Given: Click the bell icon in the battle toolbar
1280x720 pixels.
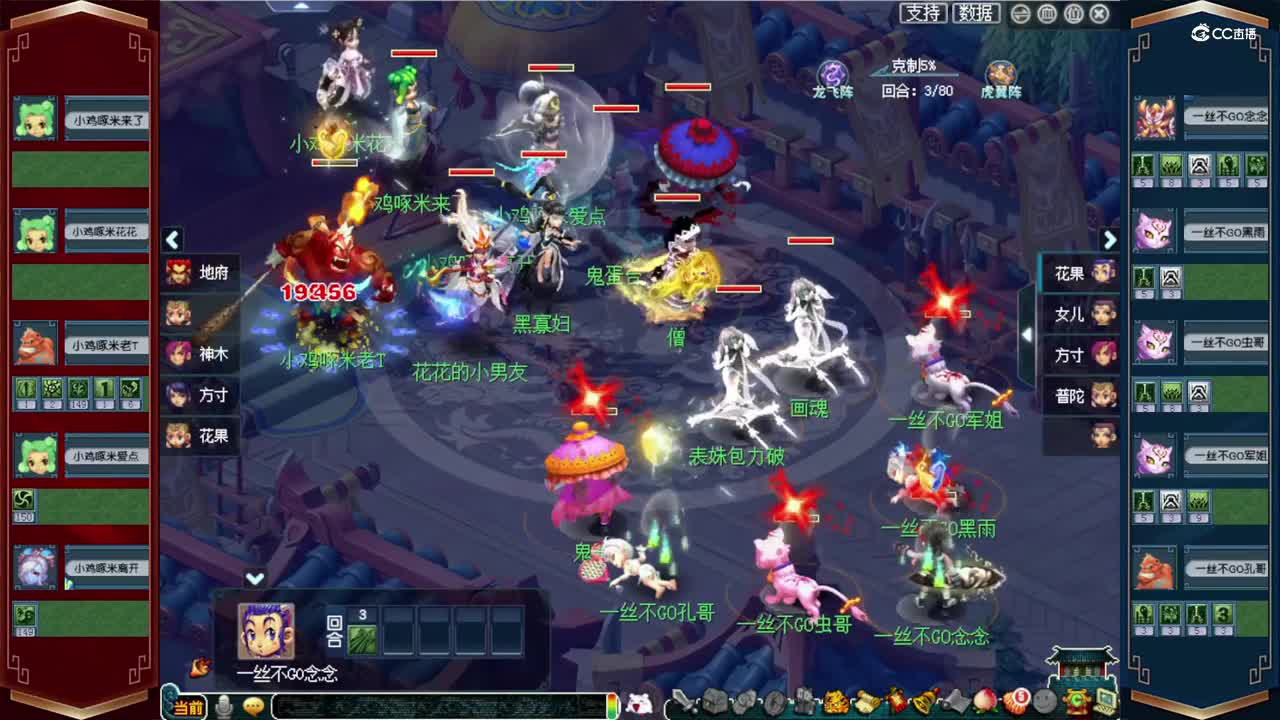Looking at the screenshot, I should coord(919,706).
